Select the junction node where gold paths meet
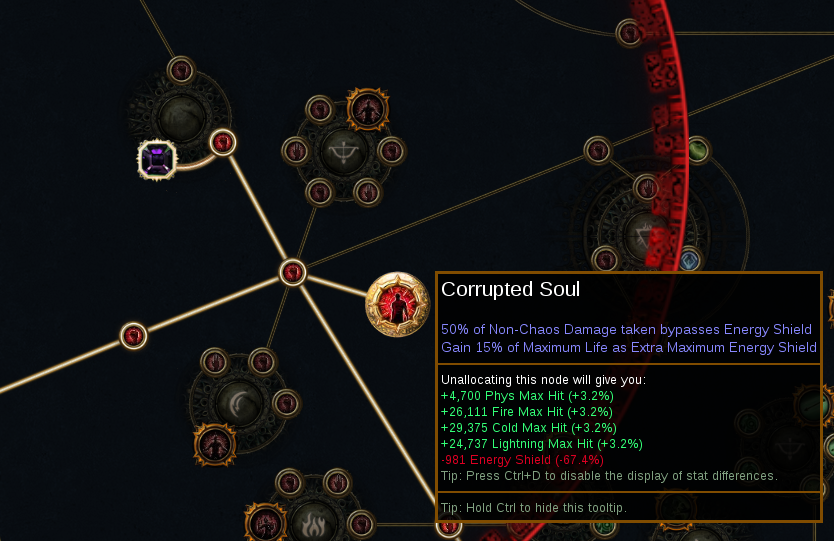Viewport: 834px width, 541px height. pos(292,271)
